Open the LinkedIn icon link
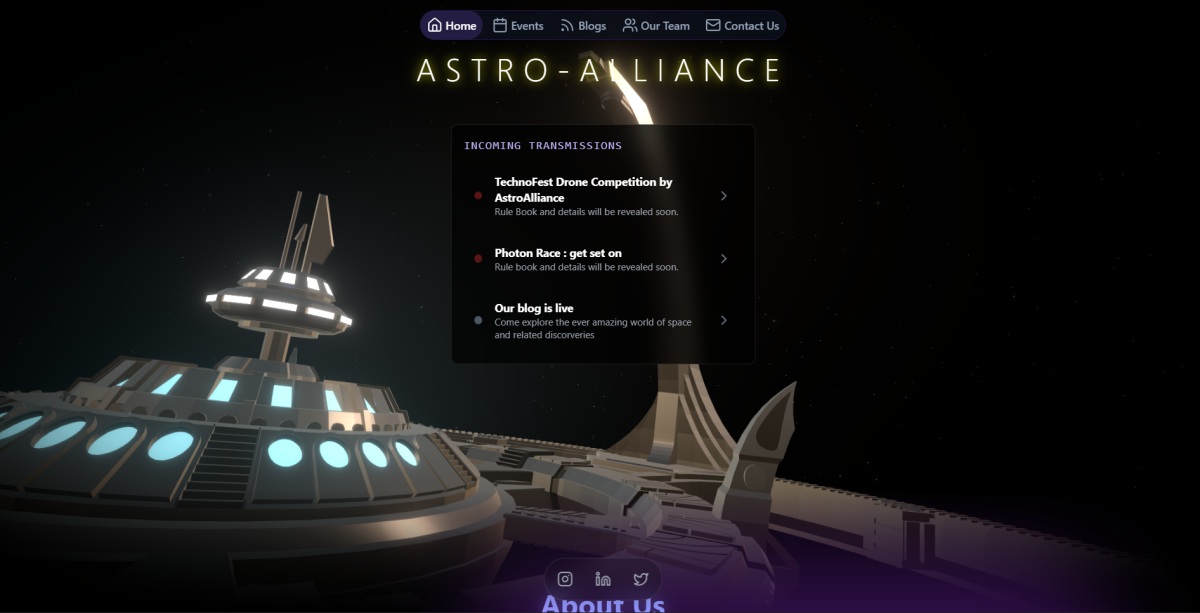Viewport: 1200px width, 613px height. [603, 579]
